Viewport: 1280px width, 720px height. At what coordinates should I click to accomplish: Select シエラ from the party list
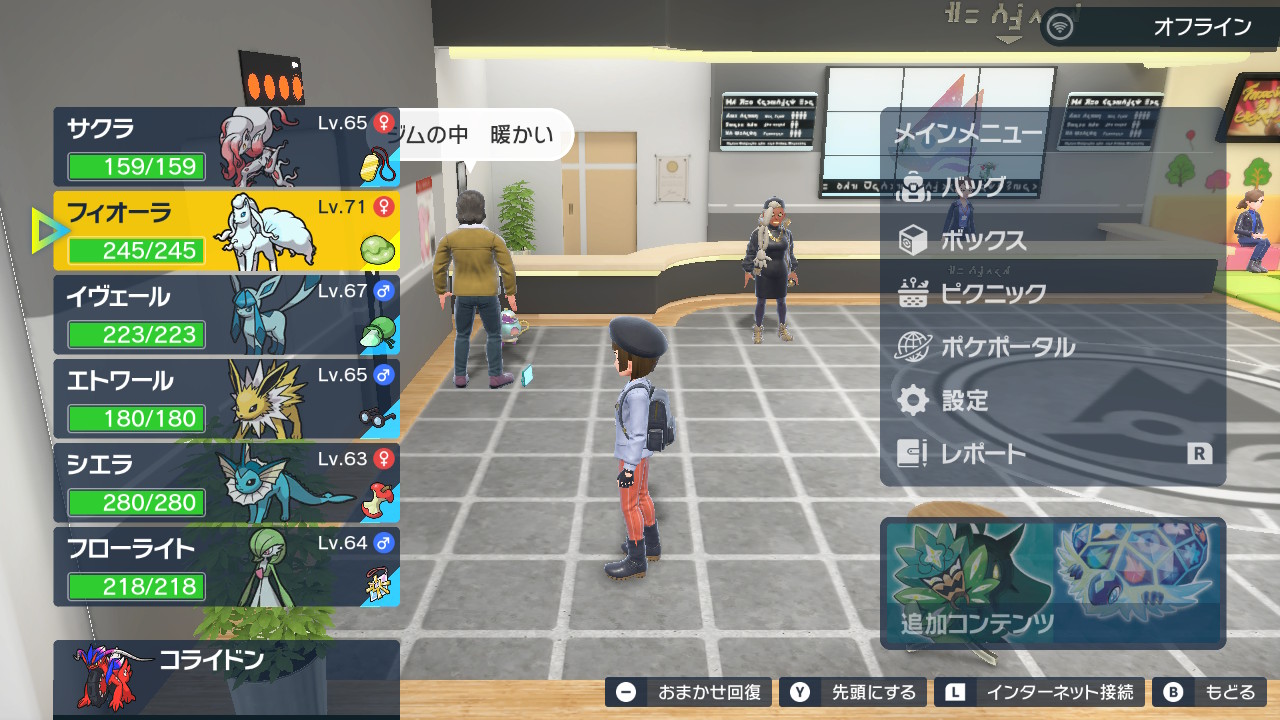pos(226,483)
